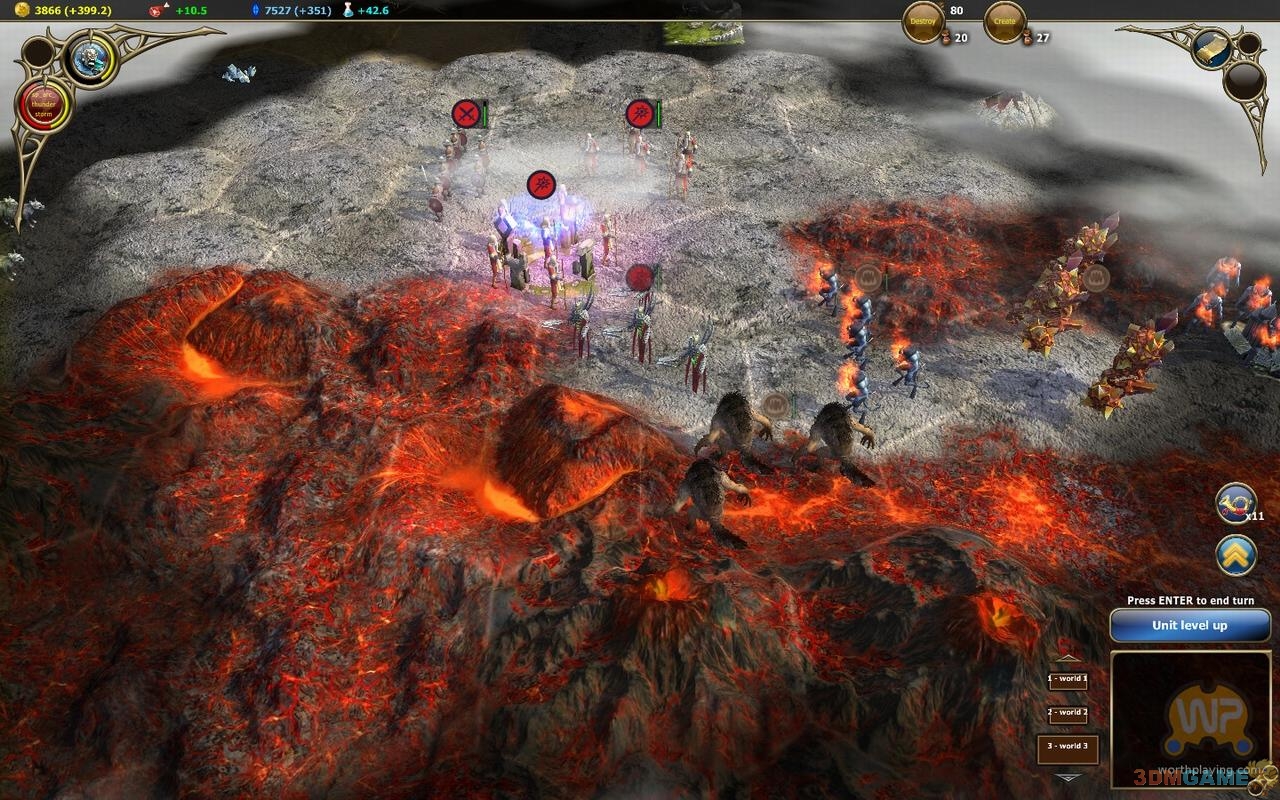This screenshot has width=1280, height=800.
Task: Activate the gold chevron level-up icon
Action: coord(1236,555)
